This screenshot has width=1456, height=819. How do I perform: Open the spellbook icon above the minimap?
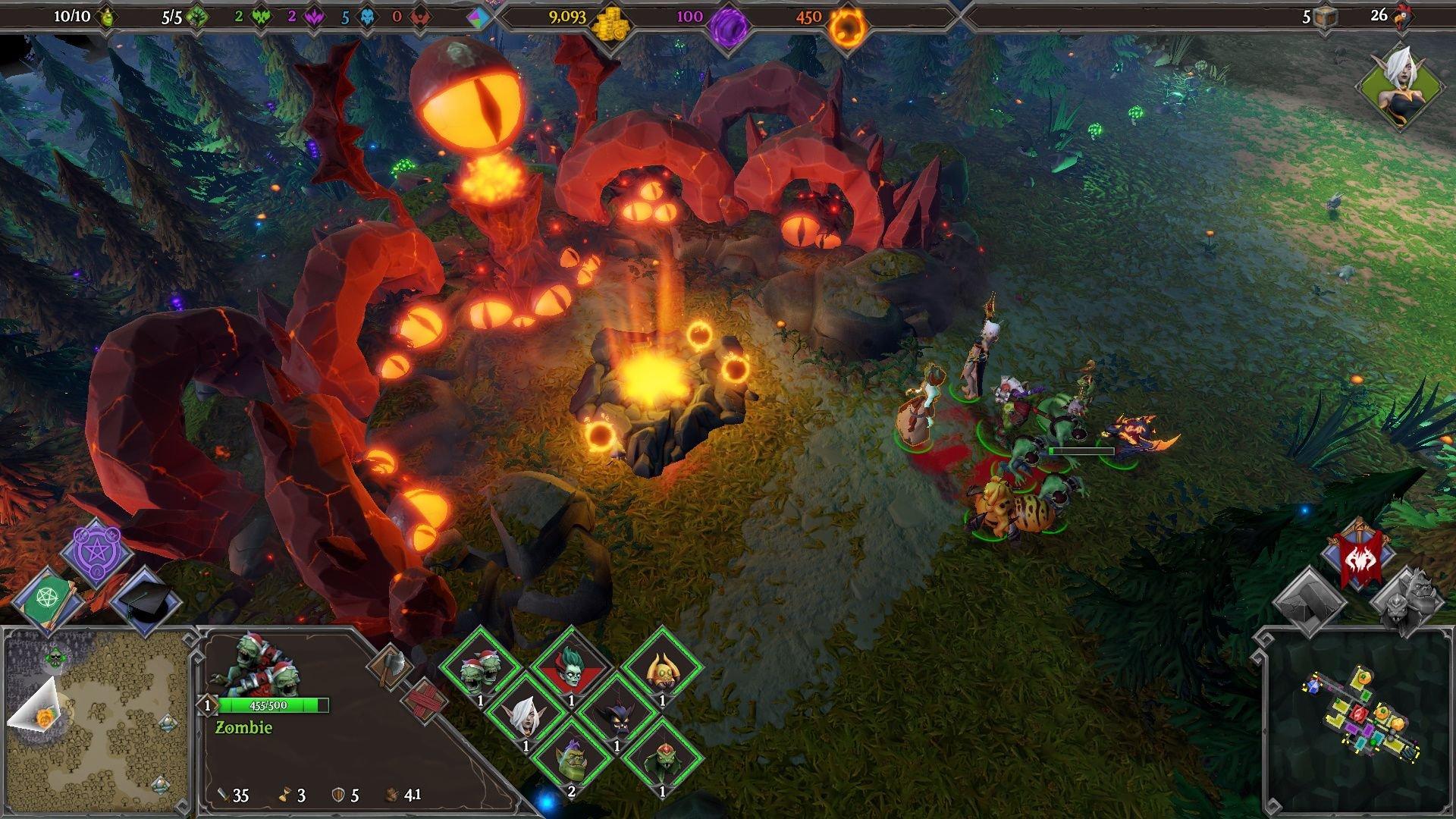pos(47,599)
